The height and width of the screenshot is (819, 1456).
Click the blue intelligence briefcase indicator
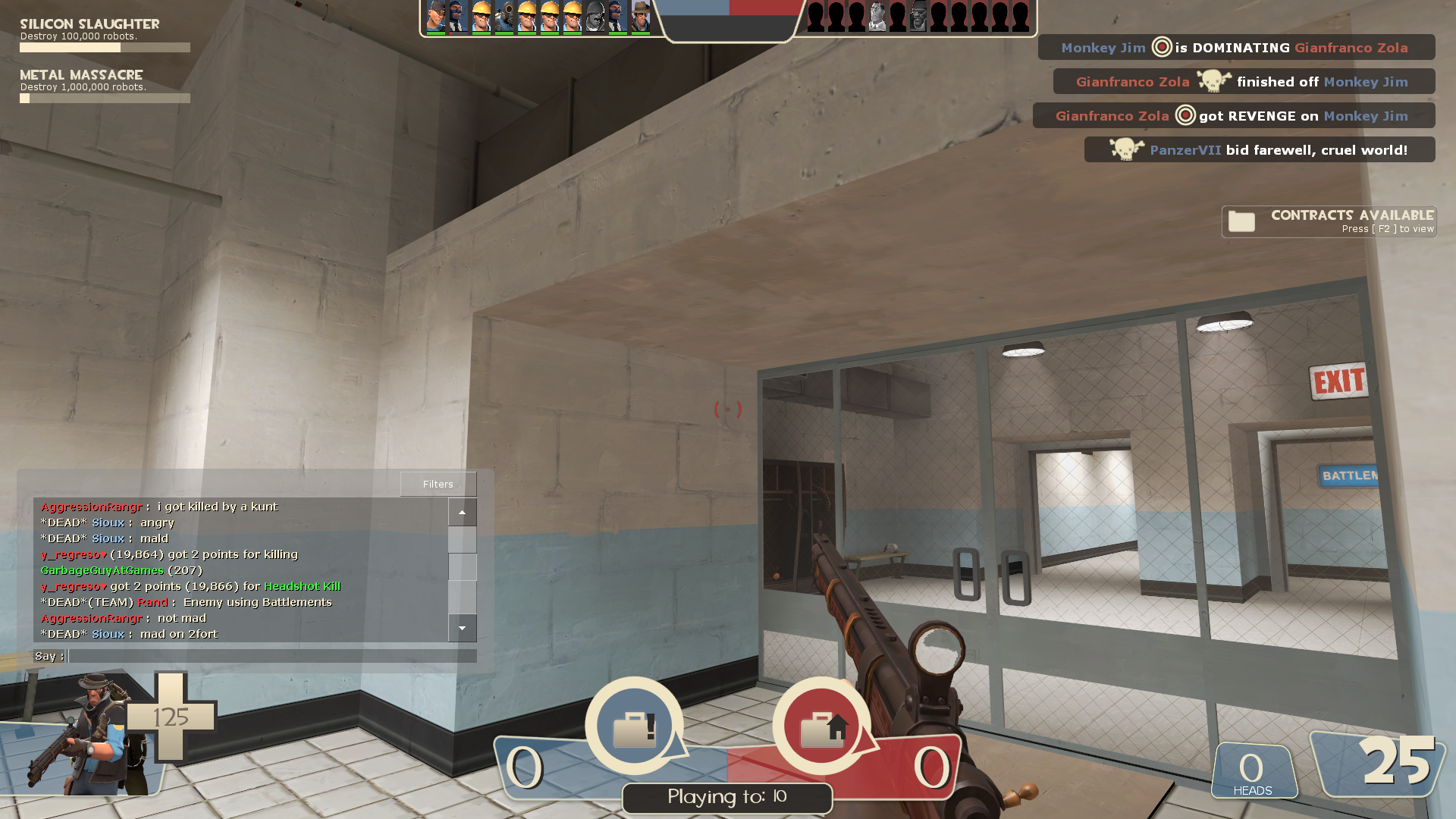pyautogui.click(x=634, y=726)
